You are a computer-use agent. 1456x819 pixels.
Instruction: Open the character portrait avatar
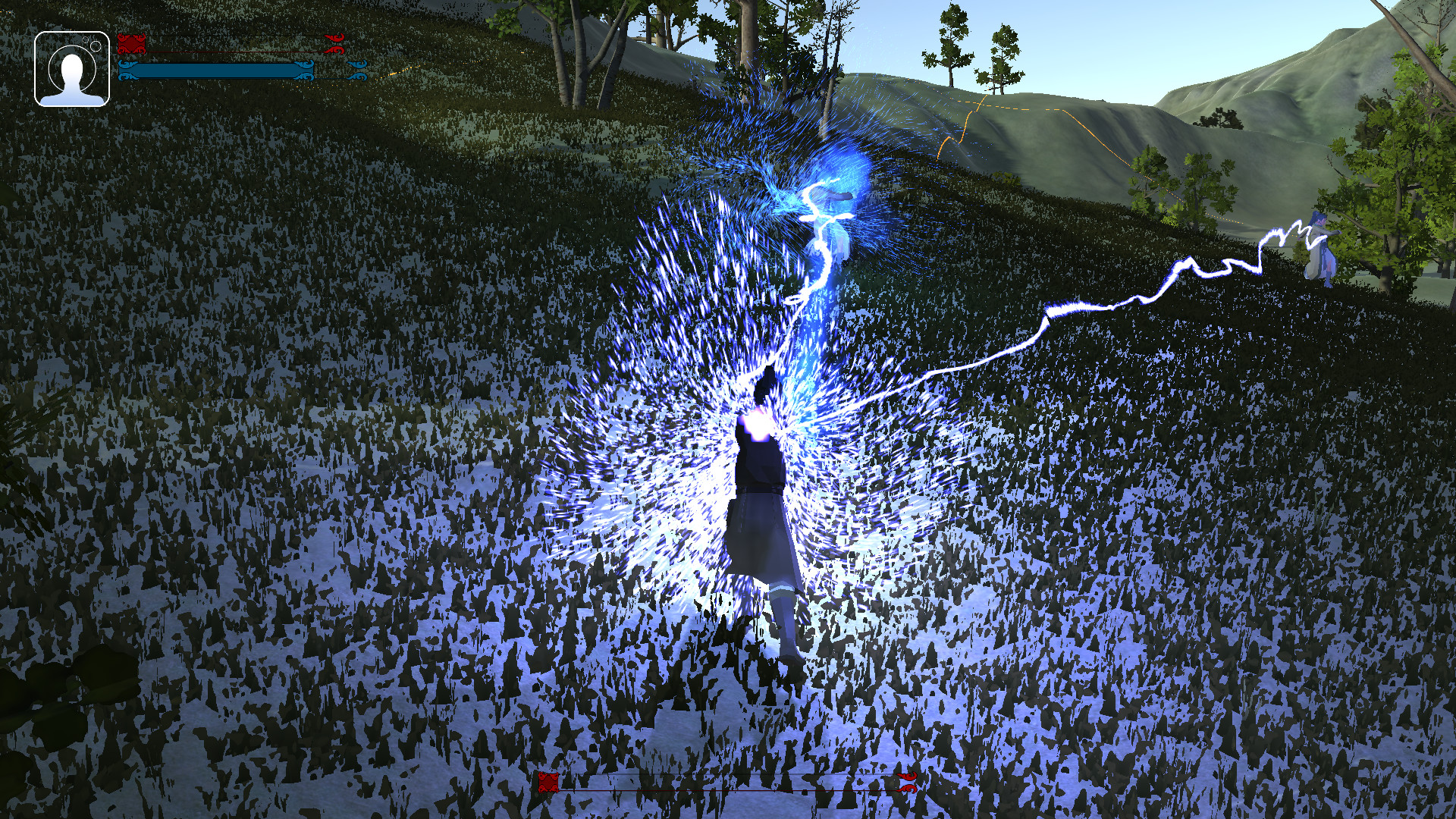(x=72, y=74)
